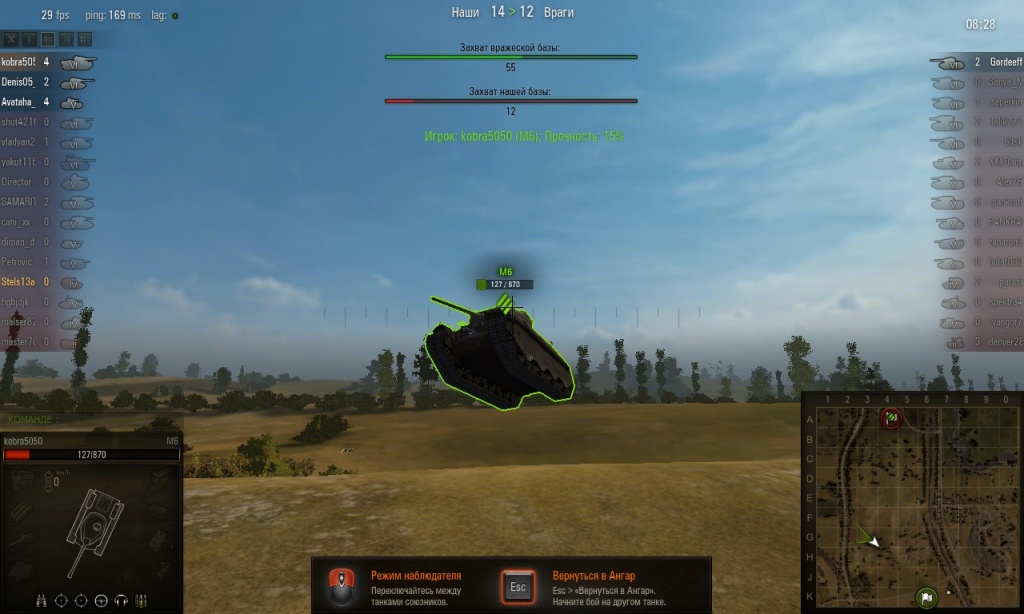Choose Denis05_ from the allied roster
1024x614 pixels.
pos(20,82)
